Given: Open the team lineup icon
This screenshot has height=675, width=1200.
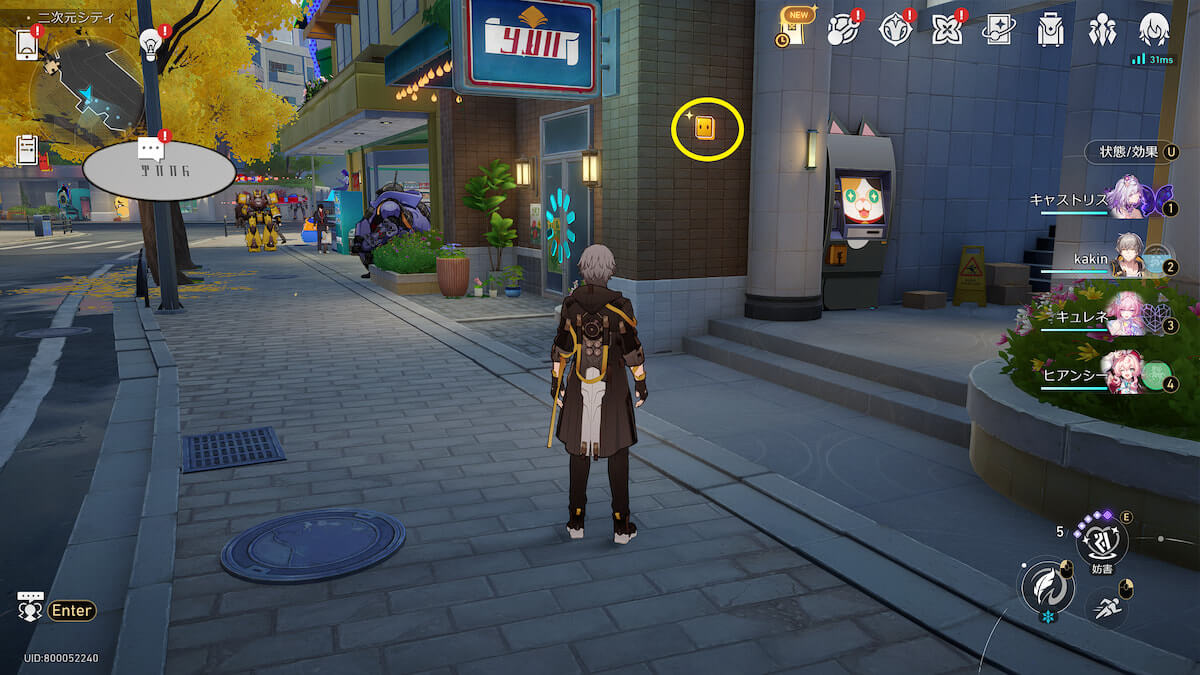Looking at the screenshot, I should coord(1102,30).
